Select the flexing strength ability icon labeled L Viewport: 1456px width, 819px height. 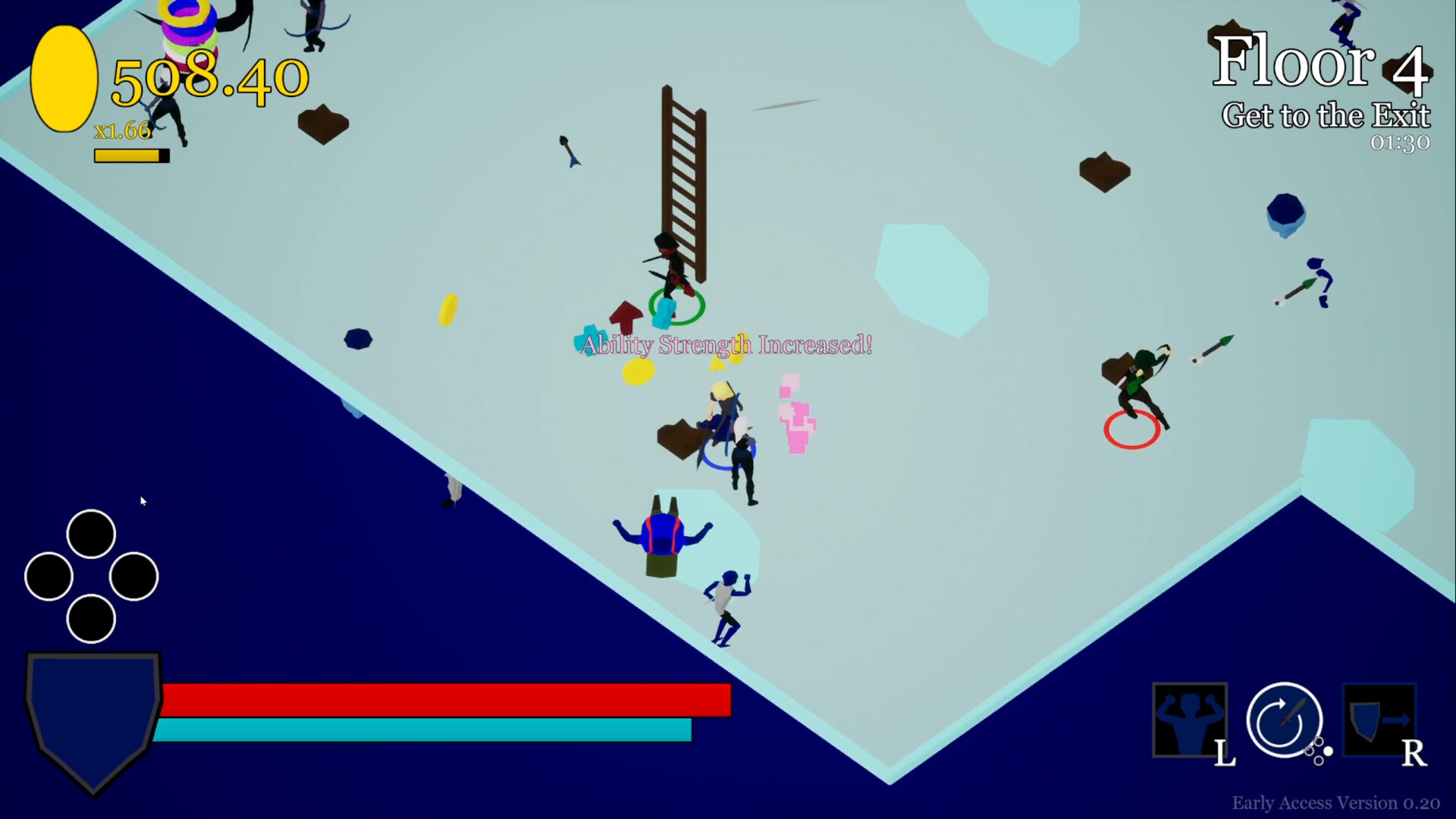1190,720
